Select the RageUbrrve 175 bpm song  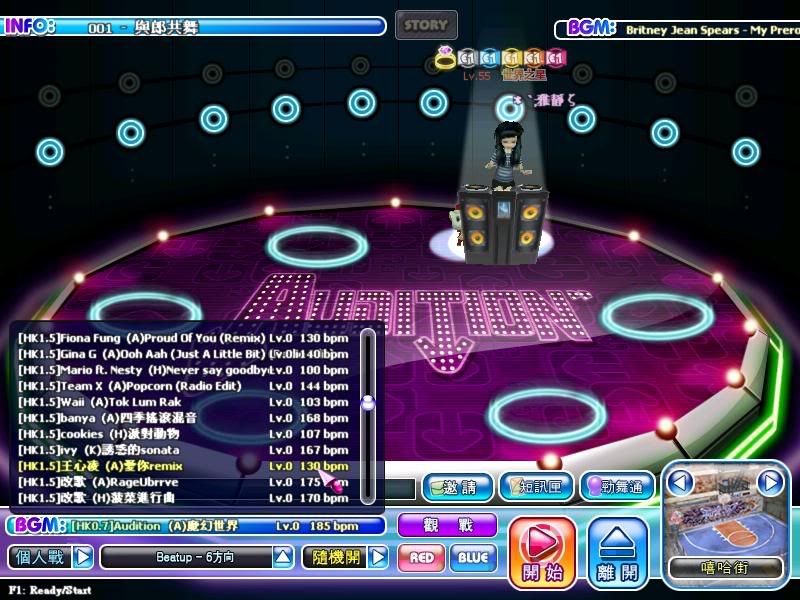point(180,482)
